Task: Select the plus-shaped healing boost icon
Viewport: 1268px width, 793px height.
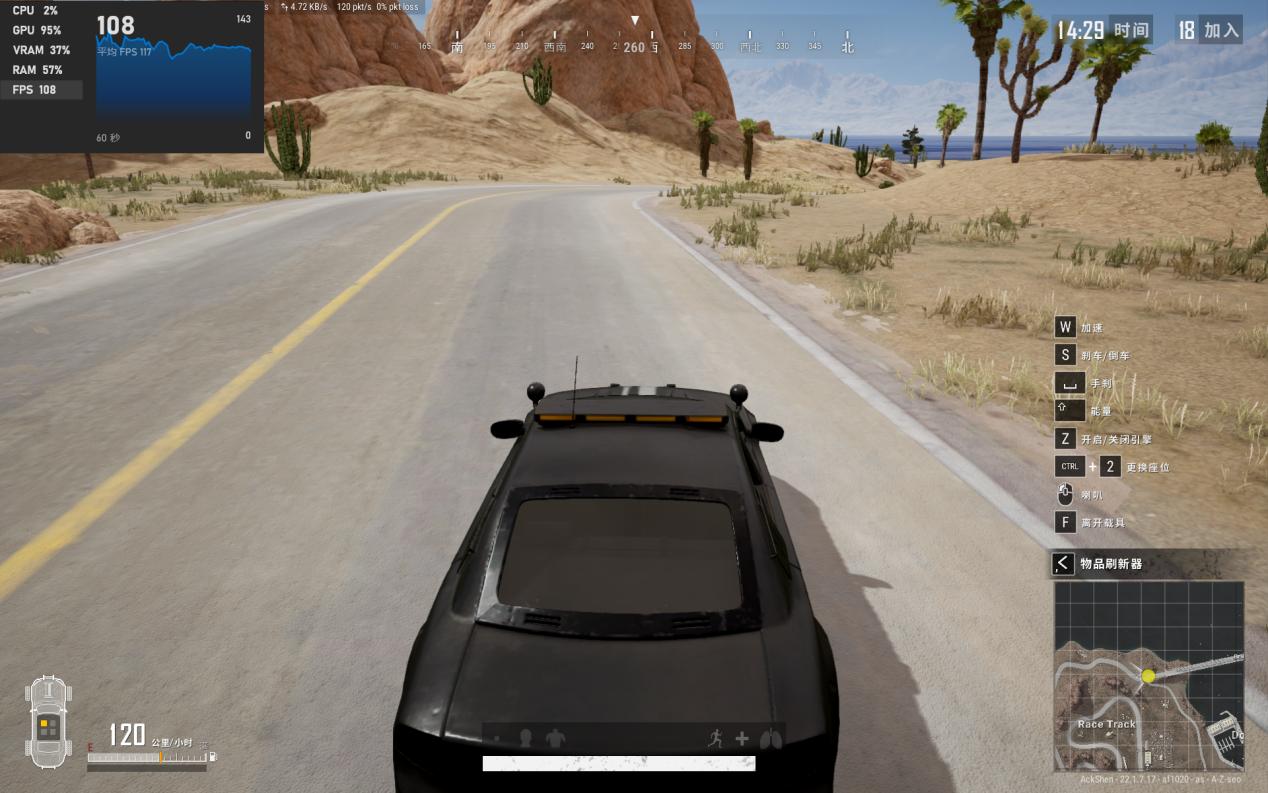Action: [x=742, y=739]
